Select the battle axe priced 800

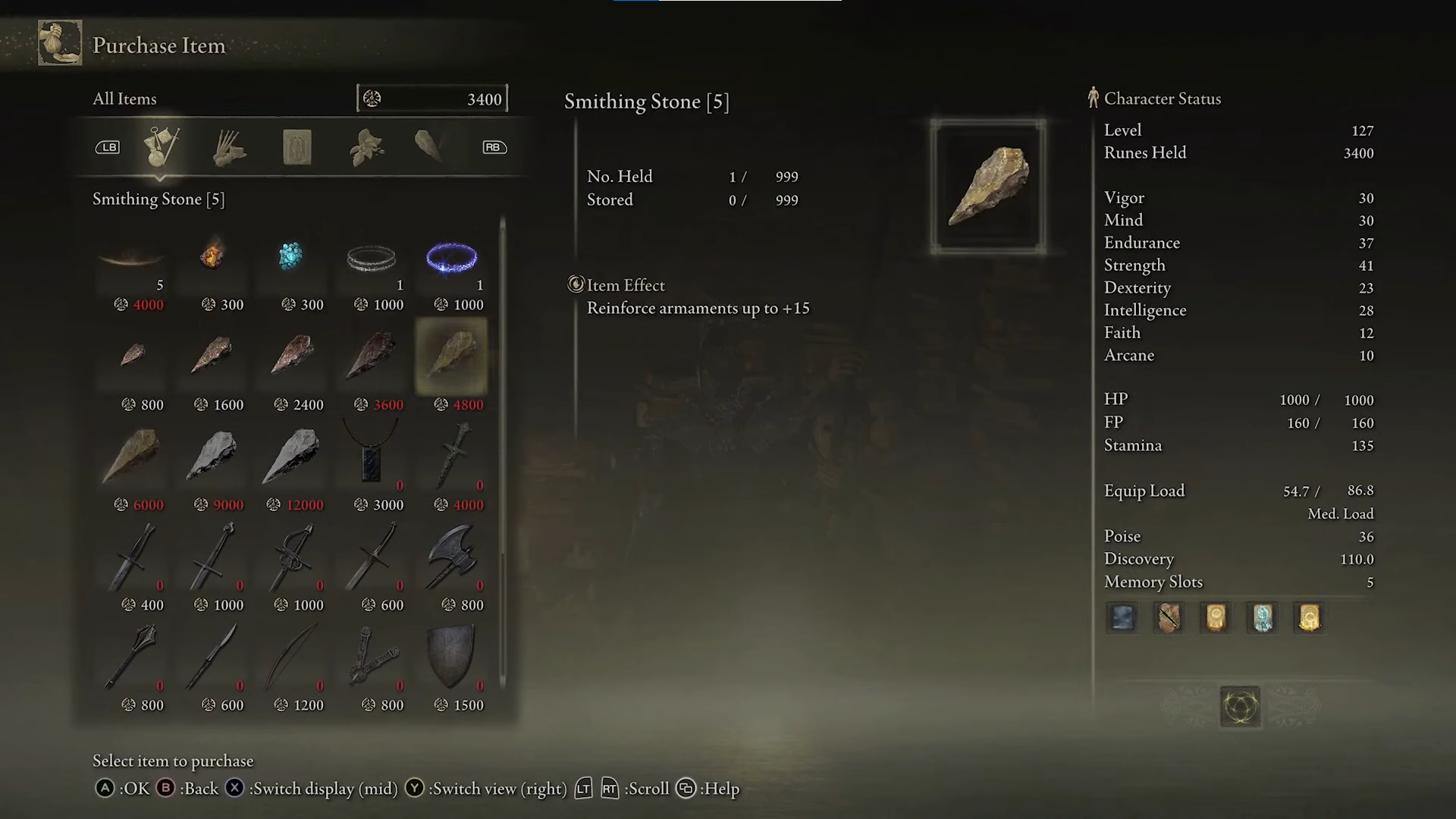(452, 557)
